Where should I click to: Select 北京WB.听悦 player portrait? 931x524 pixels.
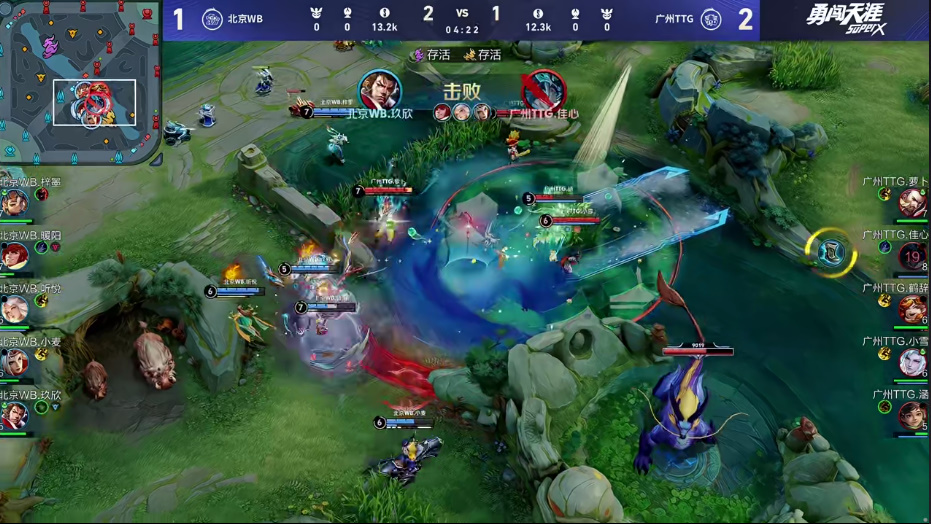(14, 309)
